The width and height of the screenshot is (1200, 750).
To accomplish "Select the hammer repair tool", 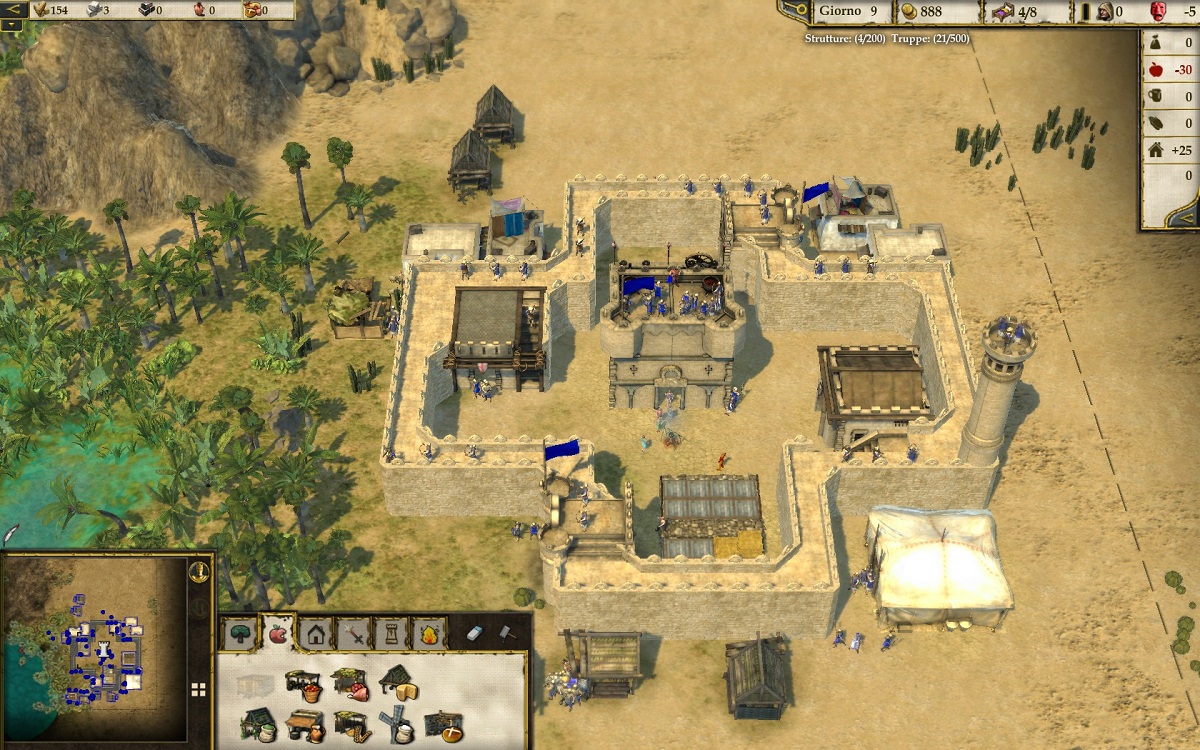I will [x=507, y=633].
